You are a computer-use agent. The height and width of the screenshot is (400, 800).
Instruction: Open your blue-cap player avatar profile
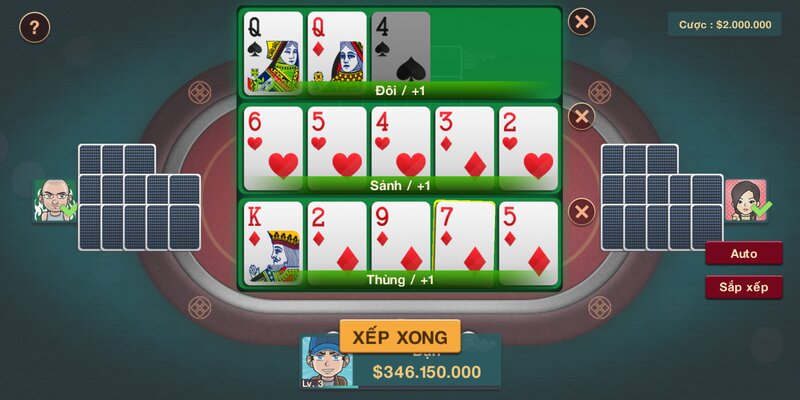pyautogui.click(x=327, y=362)
